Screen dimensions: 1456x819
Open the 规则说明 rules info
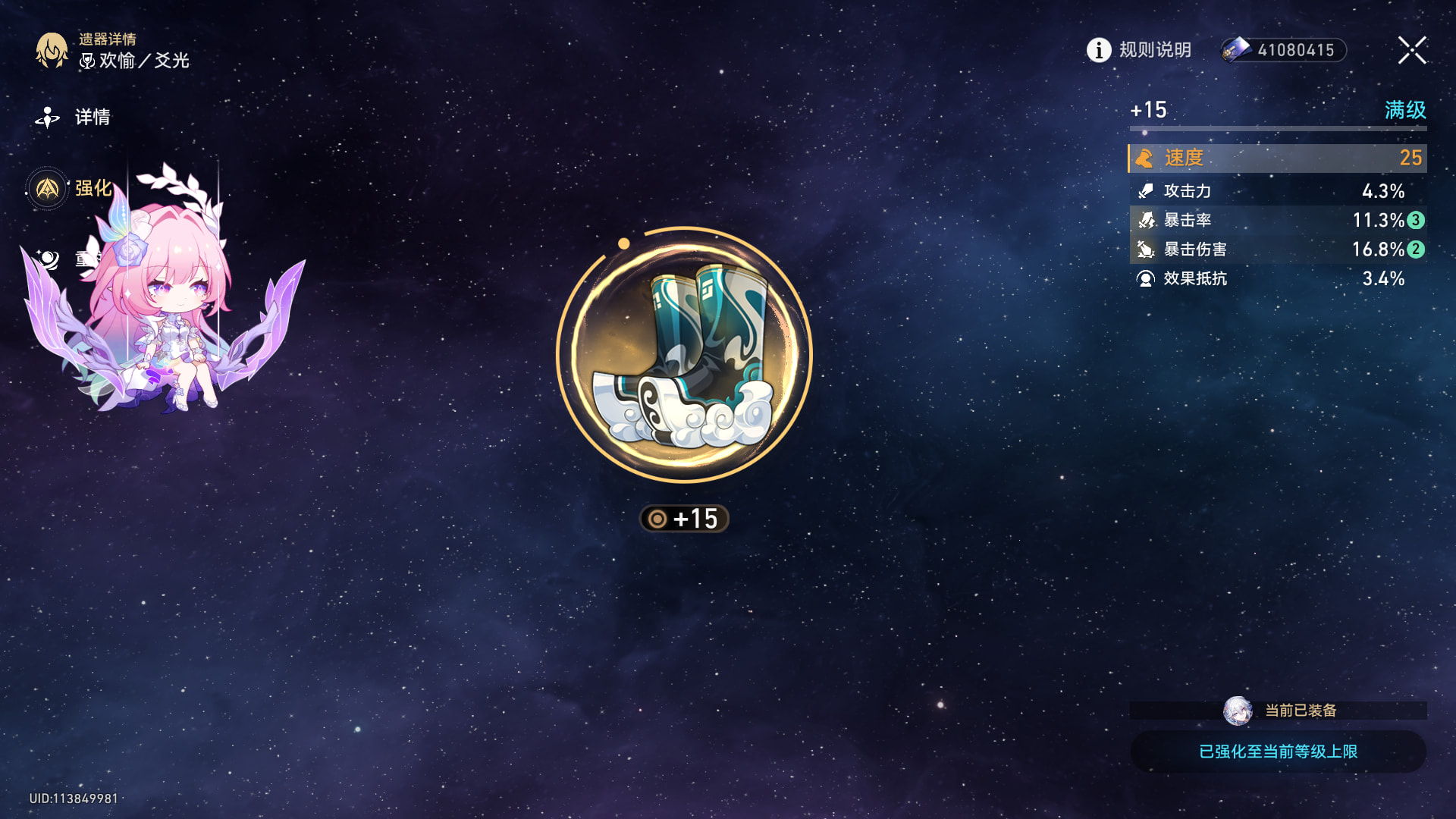[x=1139, y=50]
